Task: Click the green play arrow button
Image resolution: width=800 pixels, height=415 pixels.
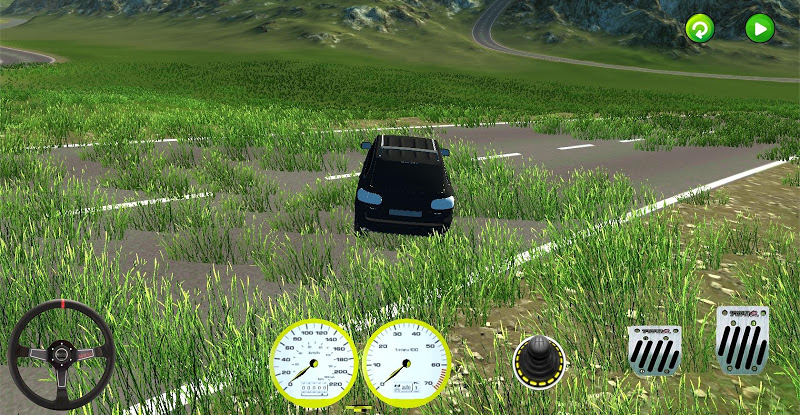Action: point(760,28)
